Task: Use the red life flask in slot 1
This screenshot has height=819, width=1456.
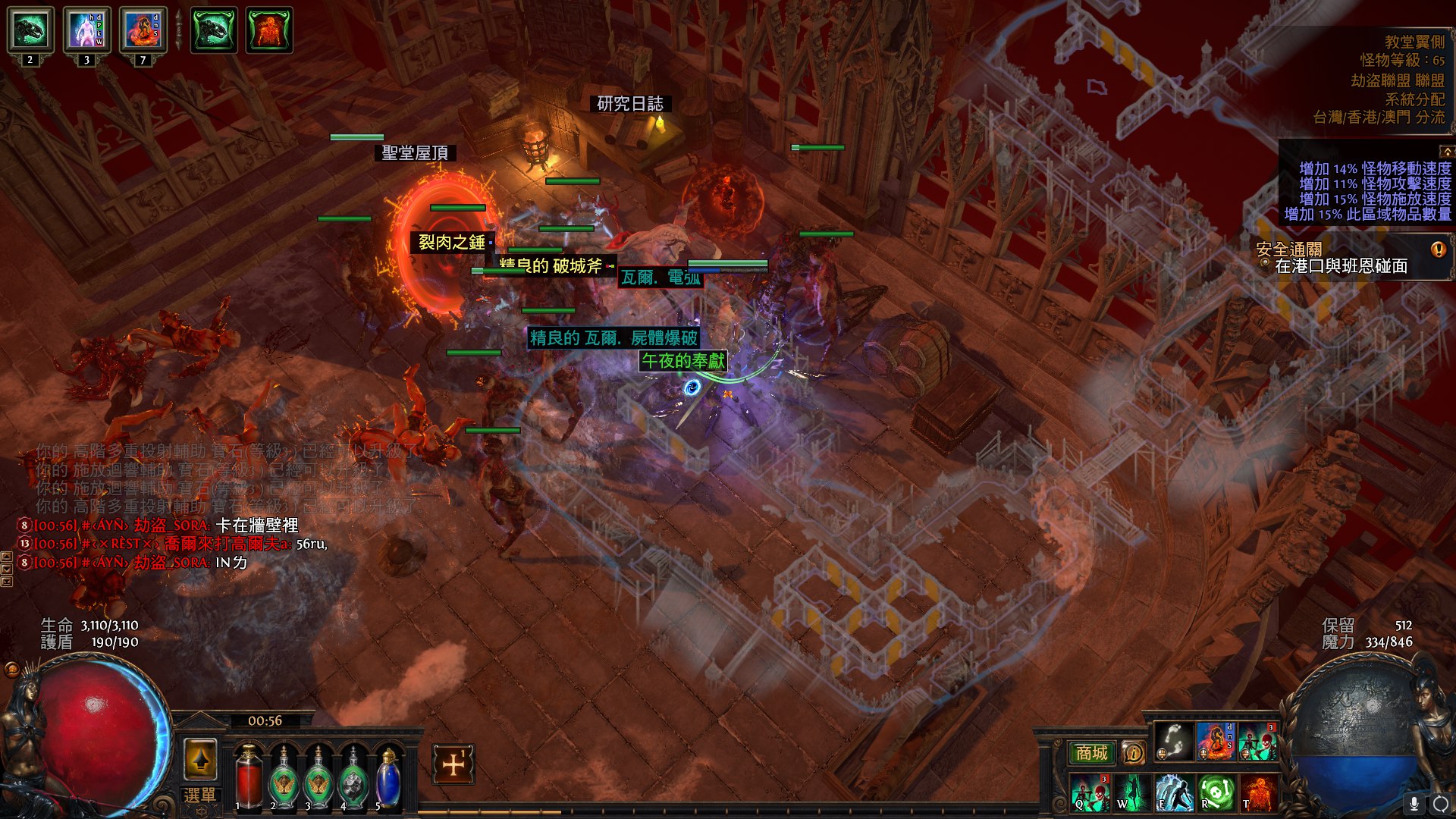Action: [247, 774]
